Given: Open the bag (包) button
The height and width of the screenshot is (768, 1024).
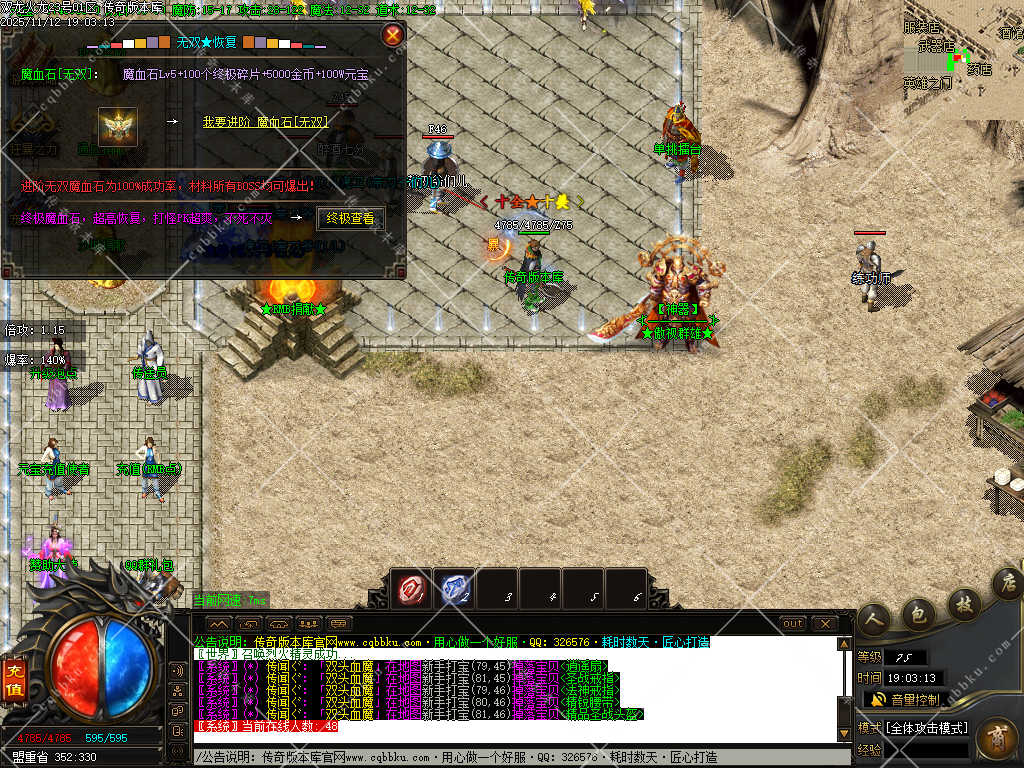Looking at the screenshot, I should tap(916, 613).
